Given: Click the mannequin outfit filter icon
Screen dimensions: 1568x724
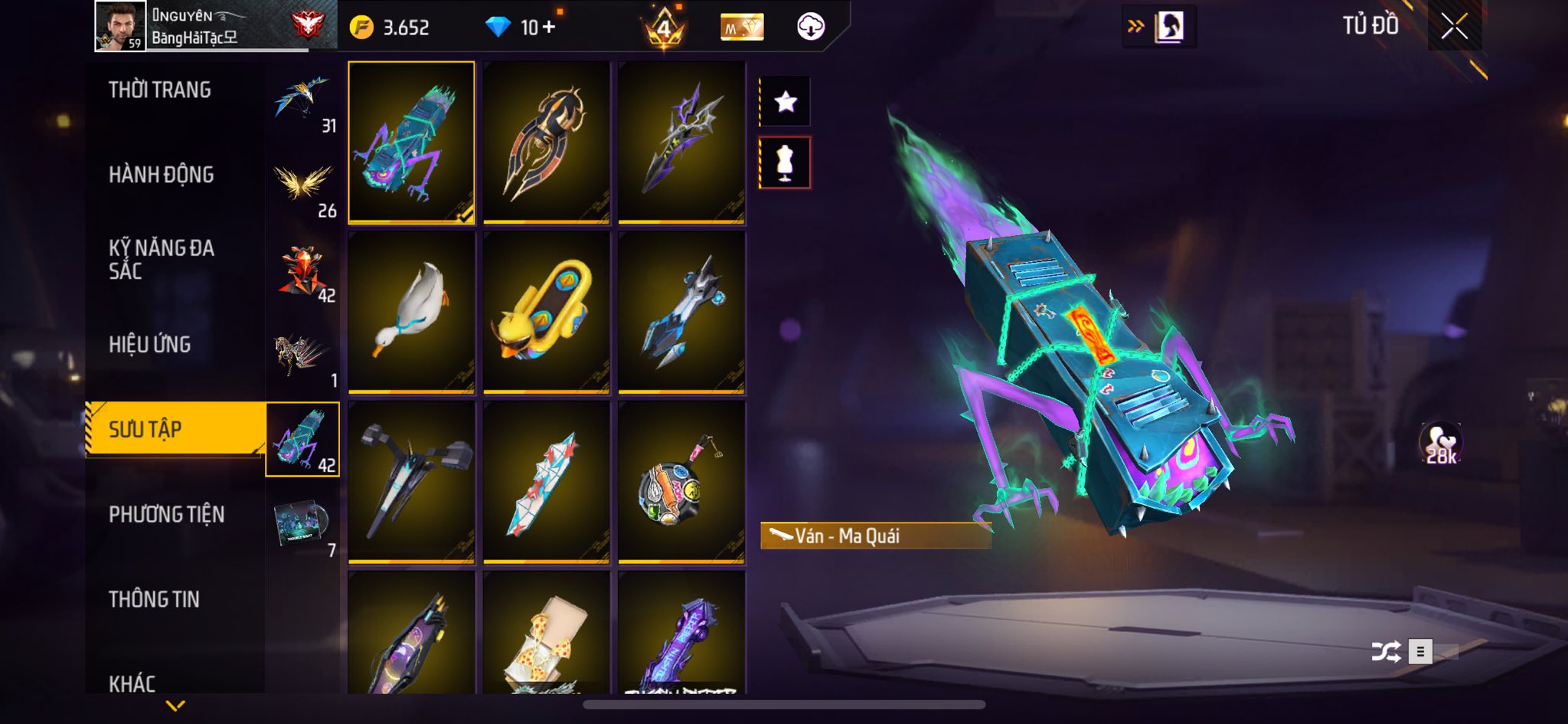Looking at the screenshot, I should (x=785, y=162).
